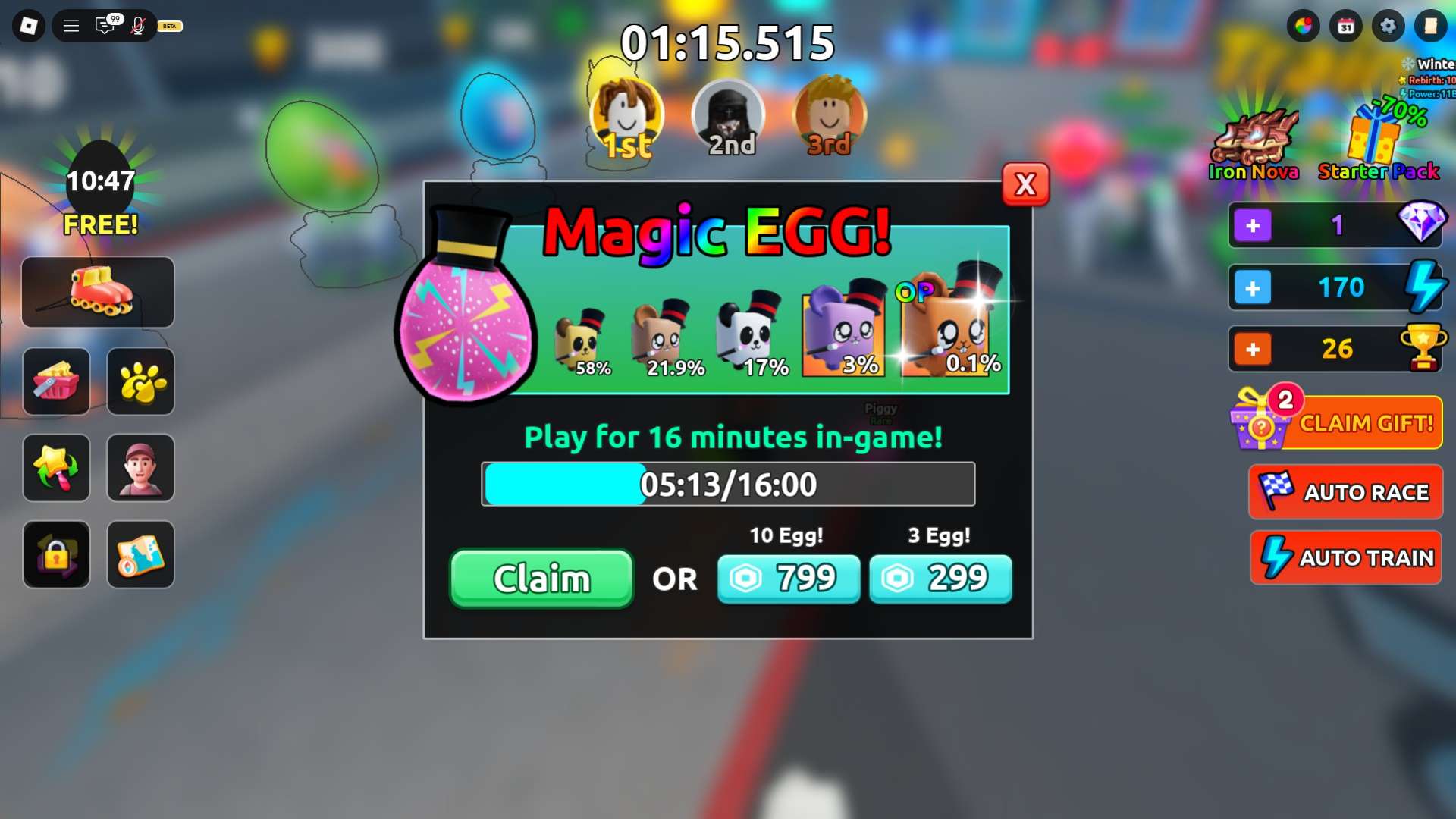Screen dimensions: 1456x819
Task: Enable AUTO TRAIN
Action: 1346,557
